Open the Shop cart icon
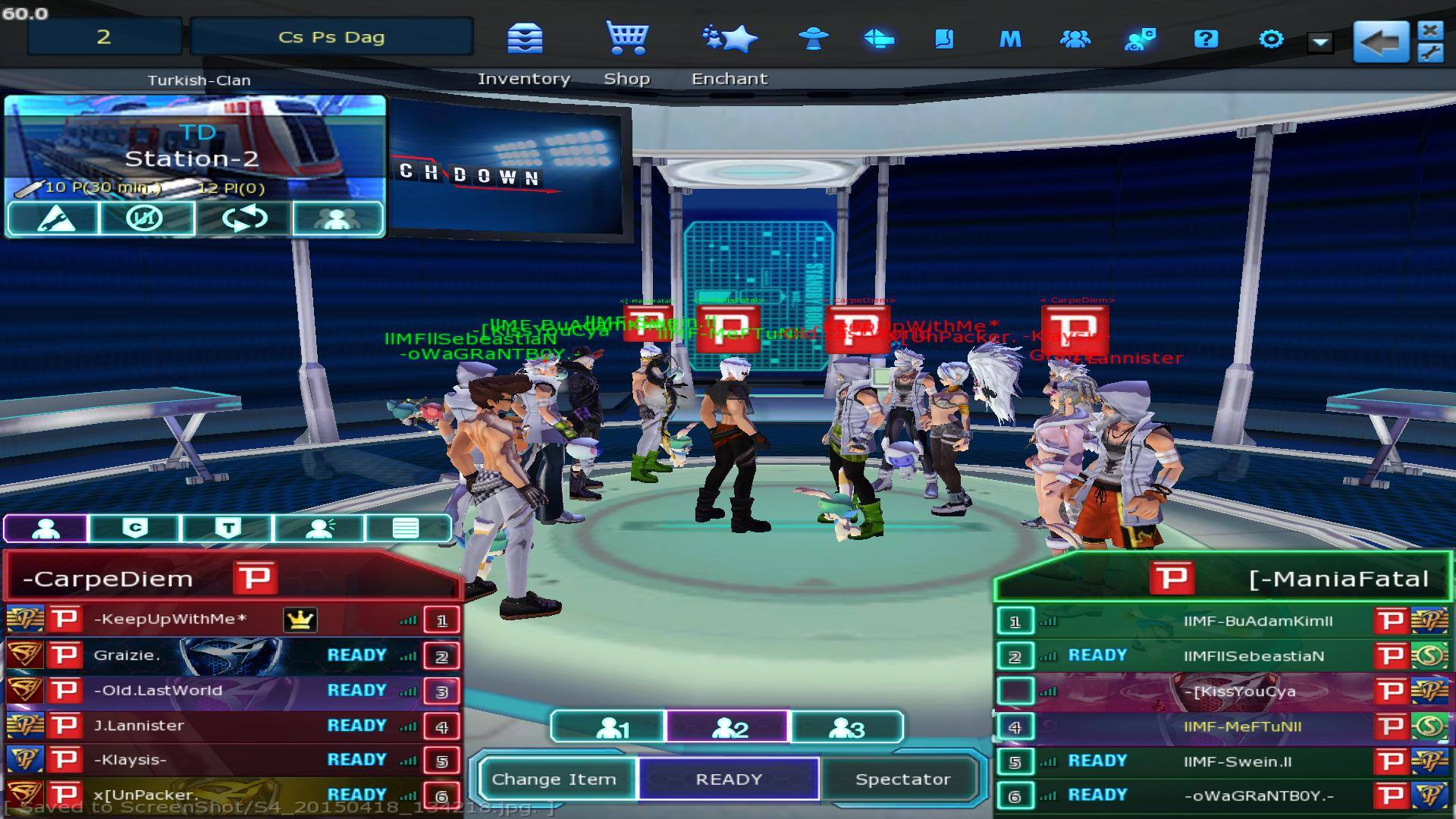1456x819 pixels. pyautogui.click(x=626, y=39)
